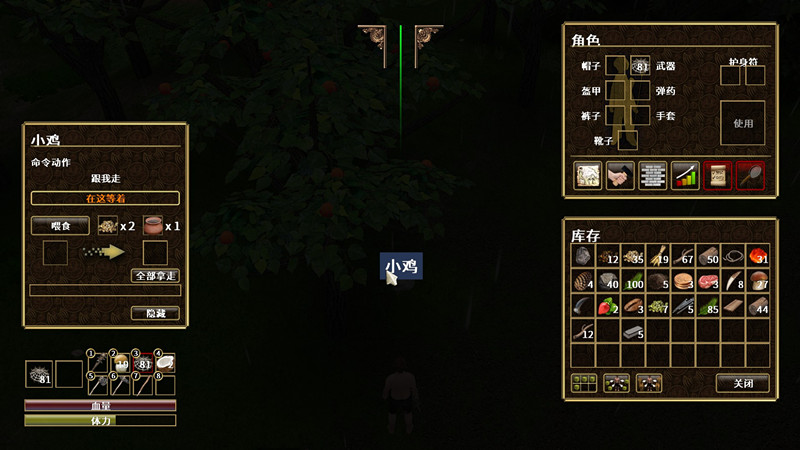Click the green grid sort button
Image resolution: width=800 pixels, height=450 pixels.
(x=583, y=382)
